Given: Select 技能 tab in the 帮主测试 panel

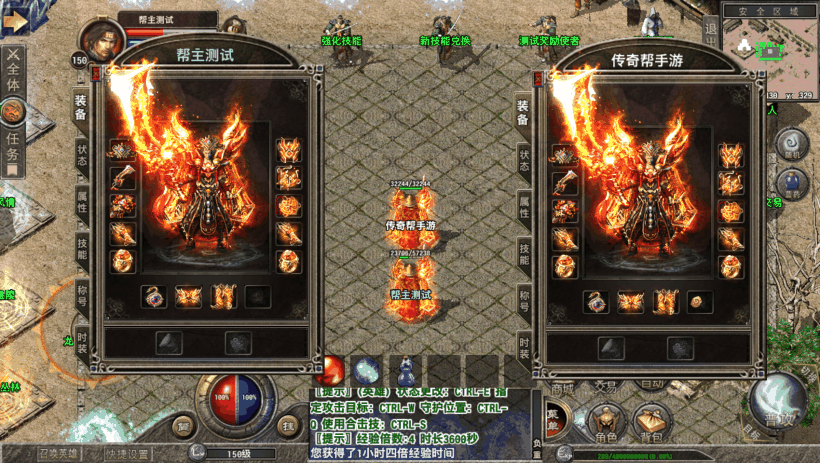Looking at the screenshot, I should 82,248.
